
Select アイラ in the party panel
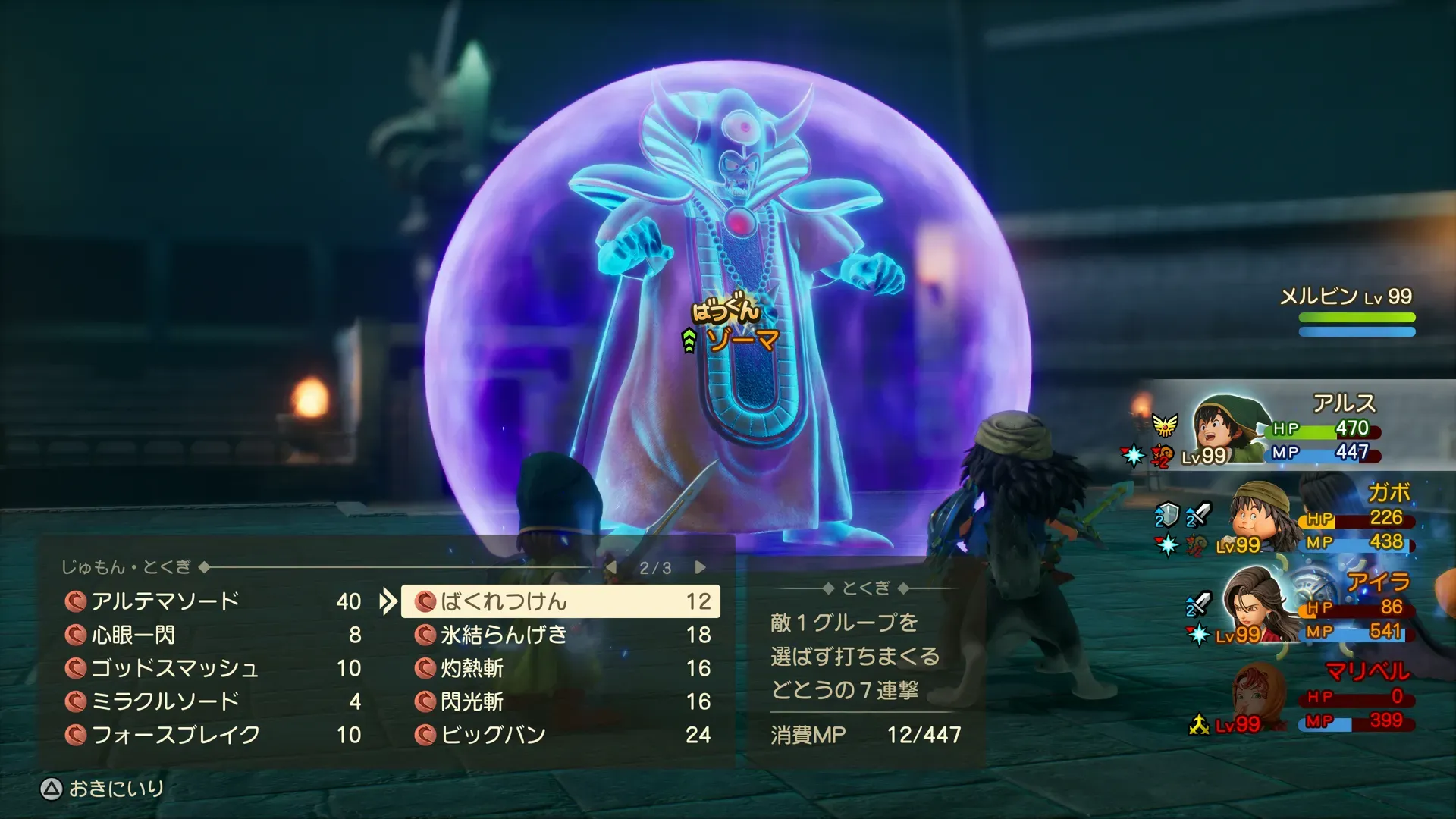[x=1319, y=607]
